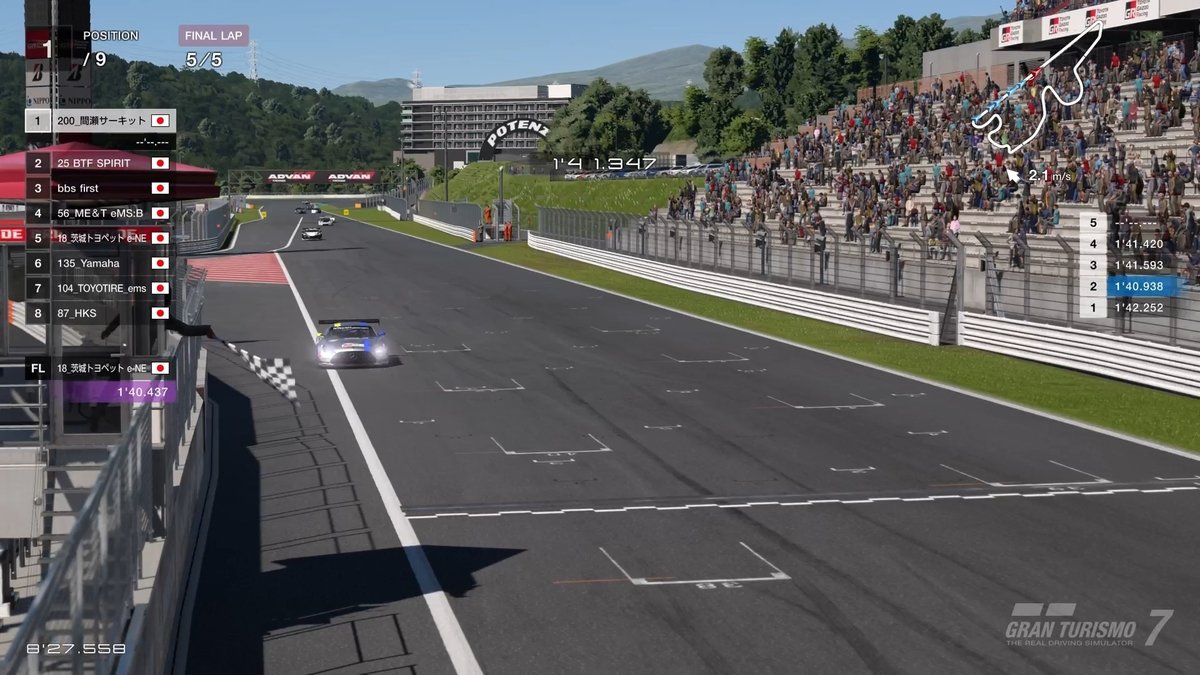The width and height of the screenshot is (1200, 675).
Task: Choose the 56_ME&T eMS:B standings entry
Action: click(100, 213)
